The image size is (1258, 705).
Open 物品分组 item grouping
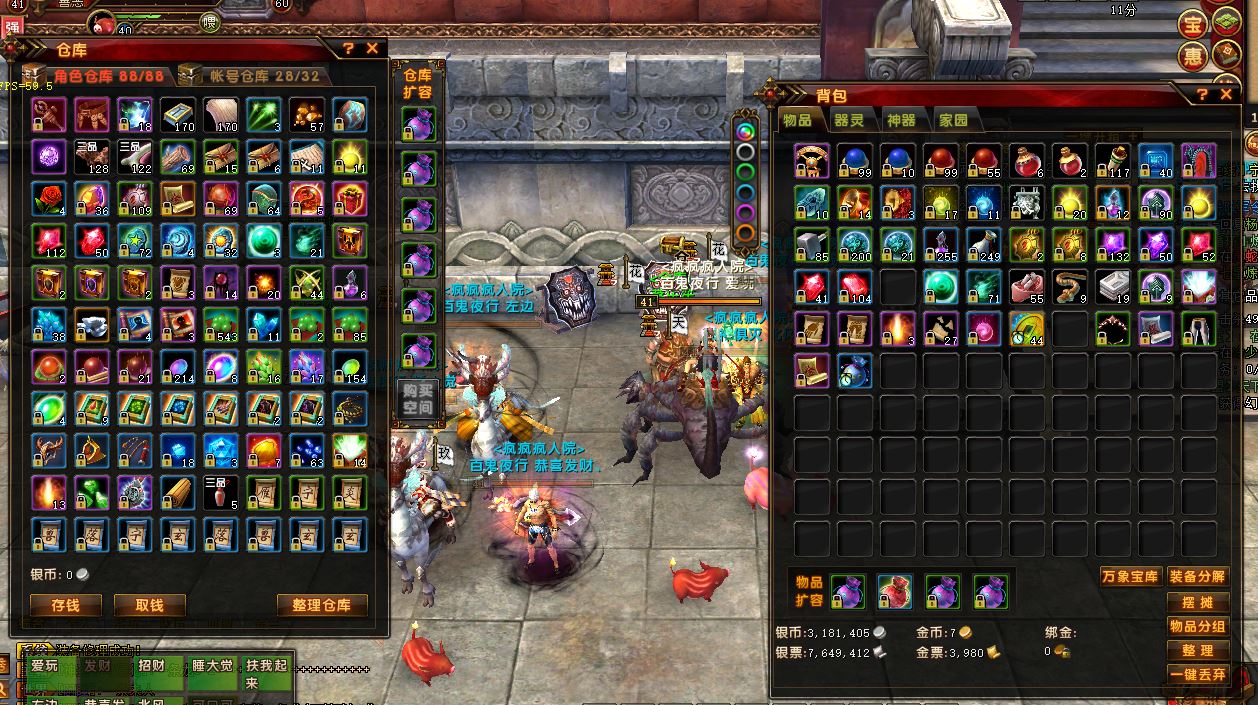[x=1197, y=627]
